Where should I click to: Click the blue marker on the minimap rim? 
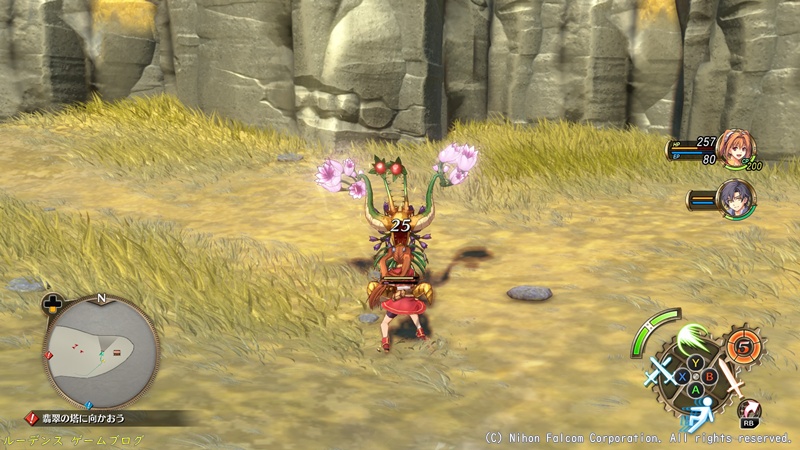tap(87, 405)
